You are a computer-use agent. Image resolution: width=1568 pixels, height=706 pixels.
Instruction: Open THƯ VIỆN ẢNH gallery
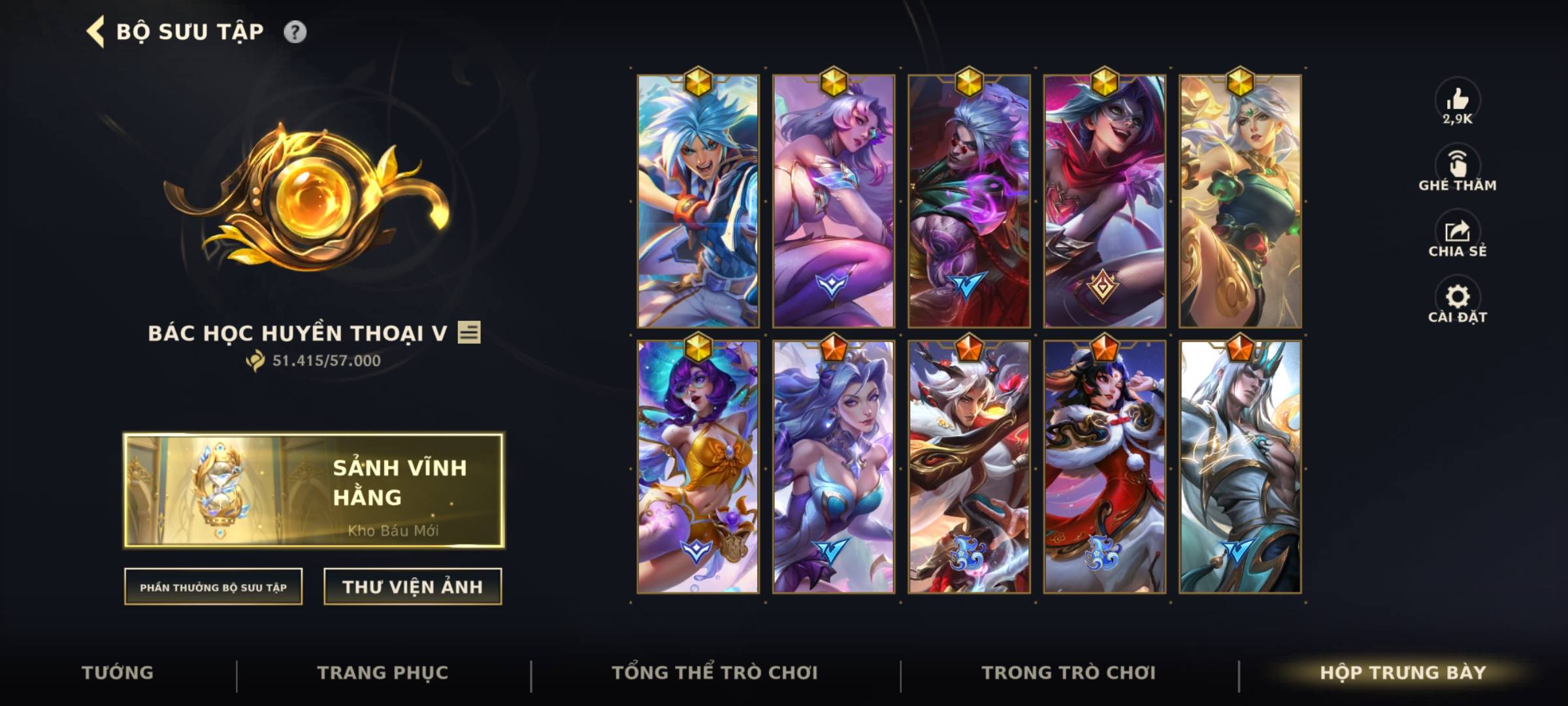412,586
